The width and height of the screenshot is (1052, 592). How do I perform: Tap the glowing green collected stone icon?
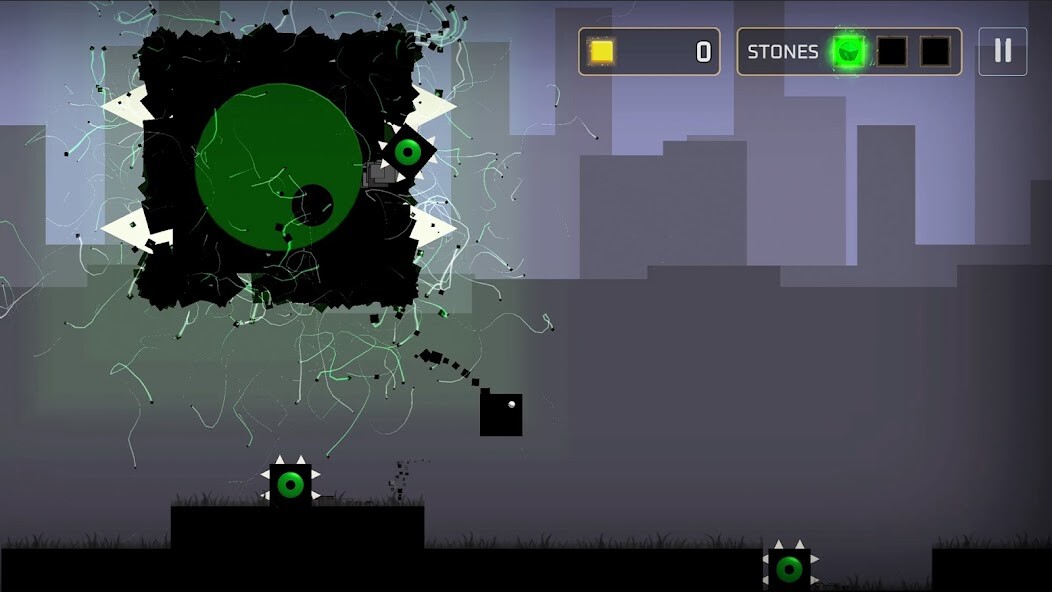coord(849,51)
